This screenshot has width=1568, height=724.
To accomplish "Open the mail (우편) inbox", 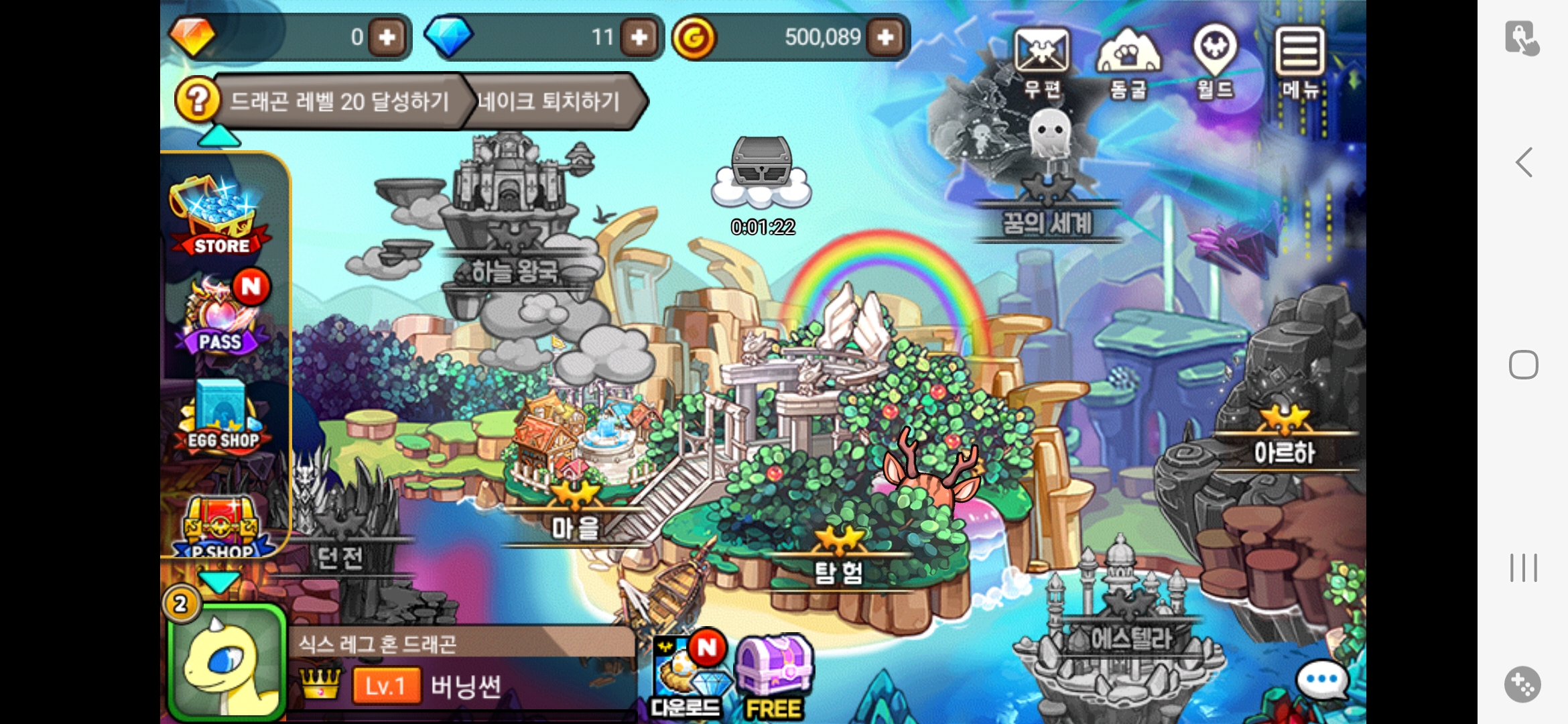I will [1041, 61].
